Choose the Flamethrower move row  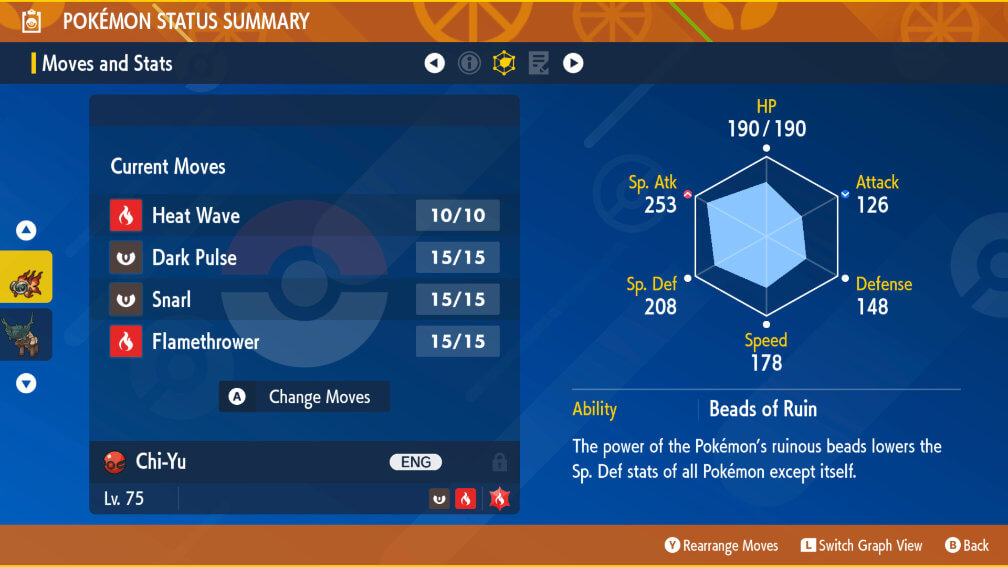coord(304,341)
